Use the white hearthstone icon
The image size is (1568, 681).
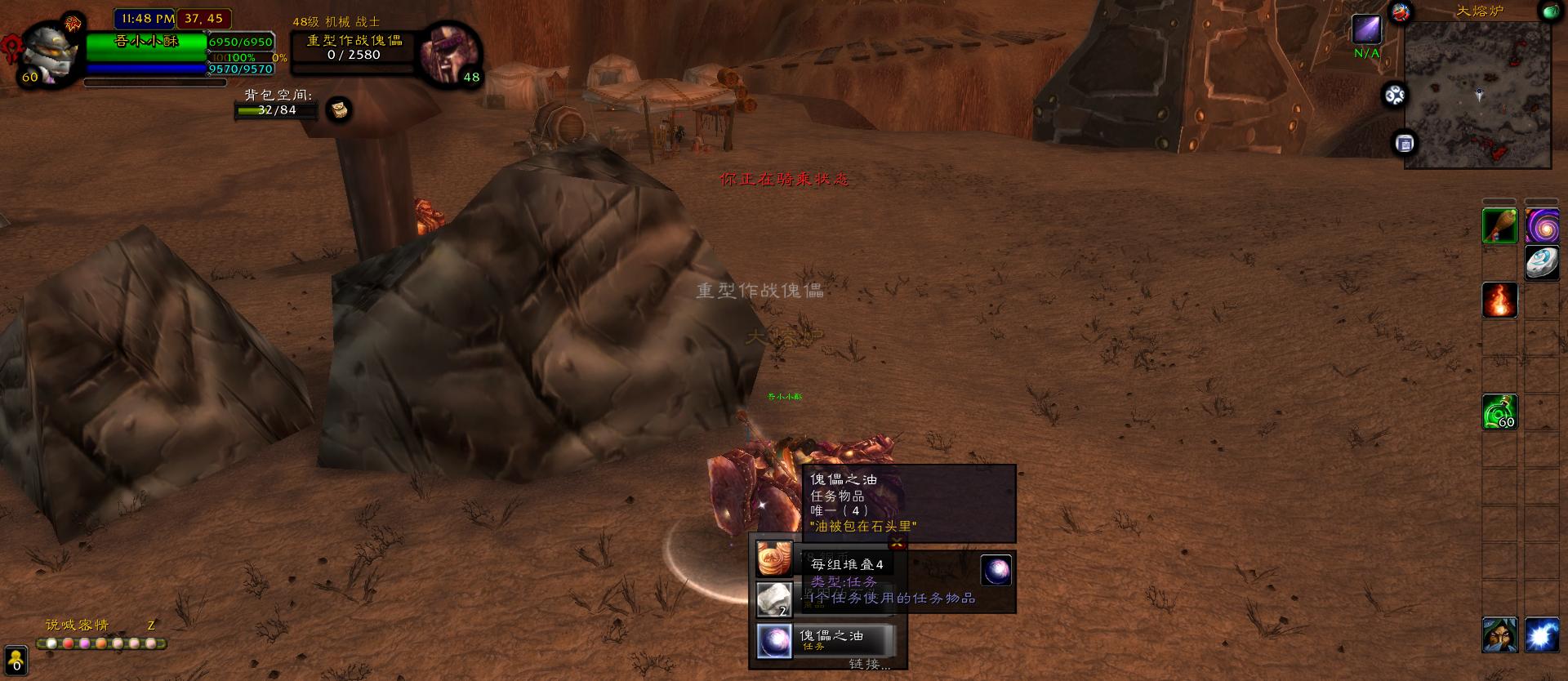click(x=1541, y=263)
